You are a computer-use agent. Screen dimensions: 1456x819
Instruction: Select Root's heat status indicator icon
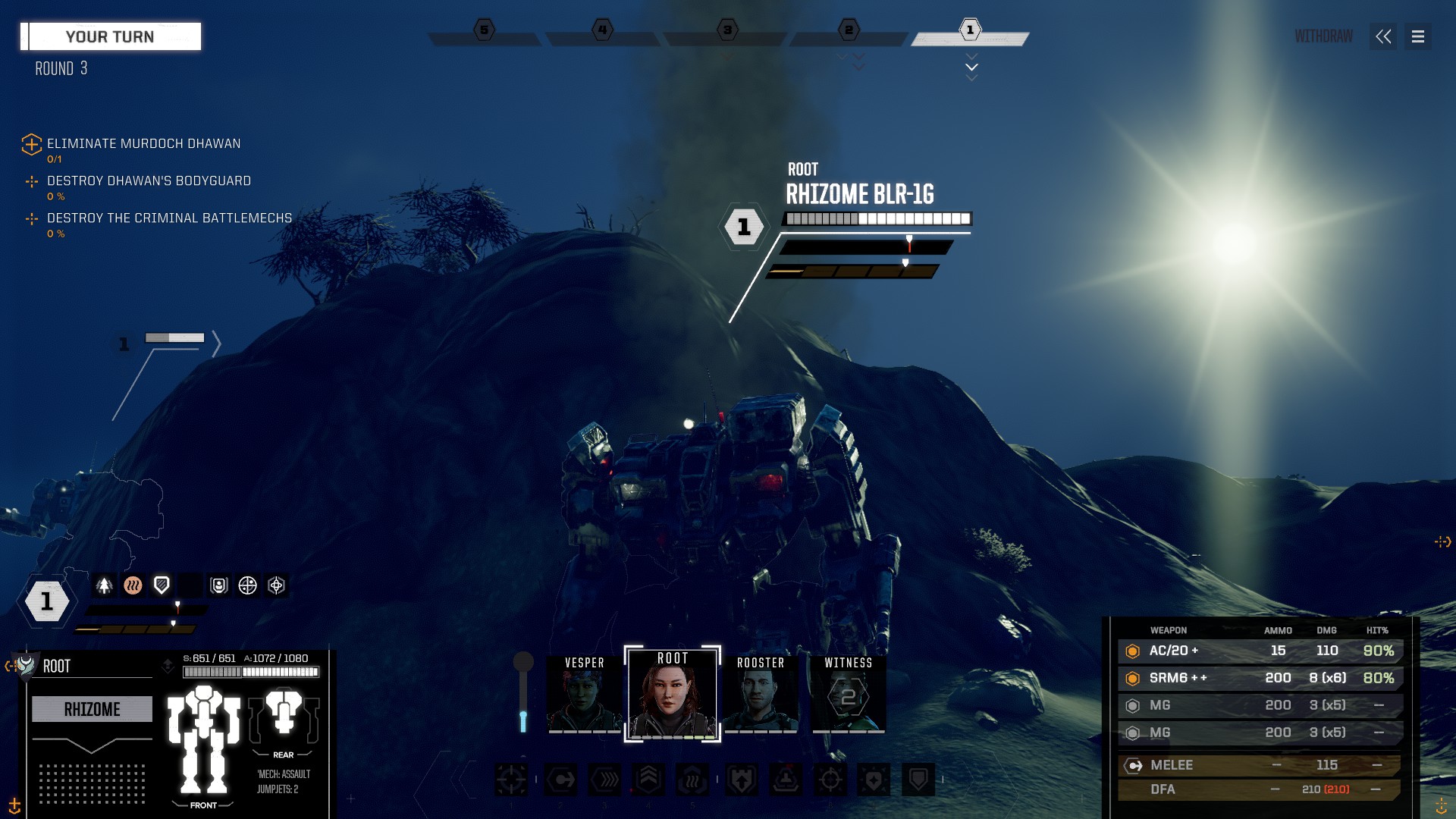[x=133, y=585]
